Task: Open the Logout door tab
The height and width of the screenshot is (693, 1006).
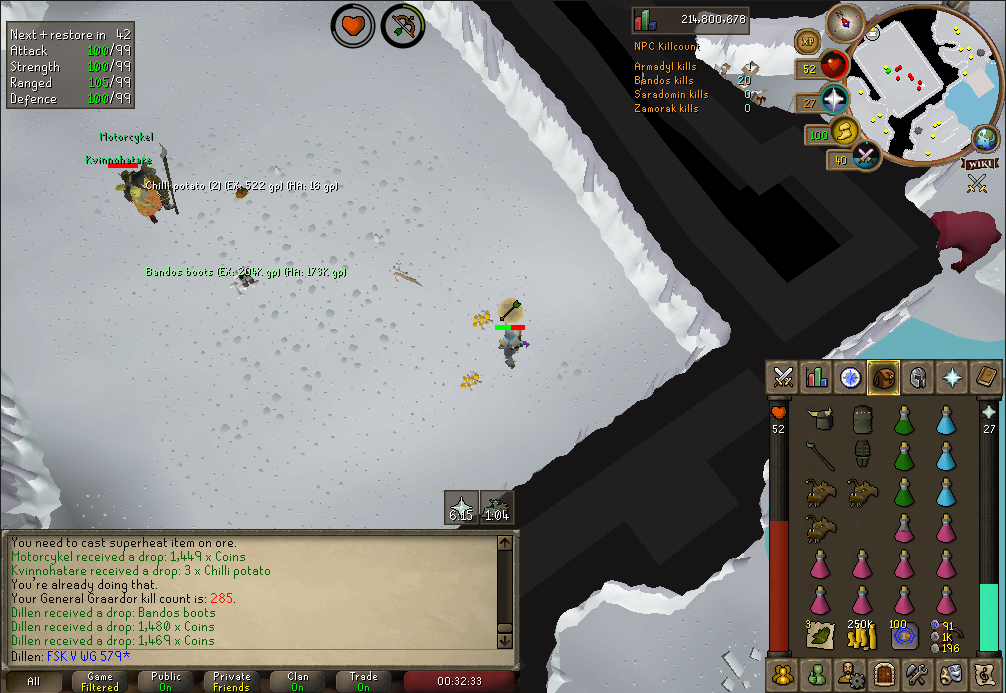Action: (882, 674)
